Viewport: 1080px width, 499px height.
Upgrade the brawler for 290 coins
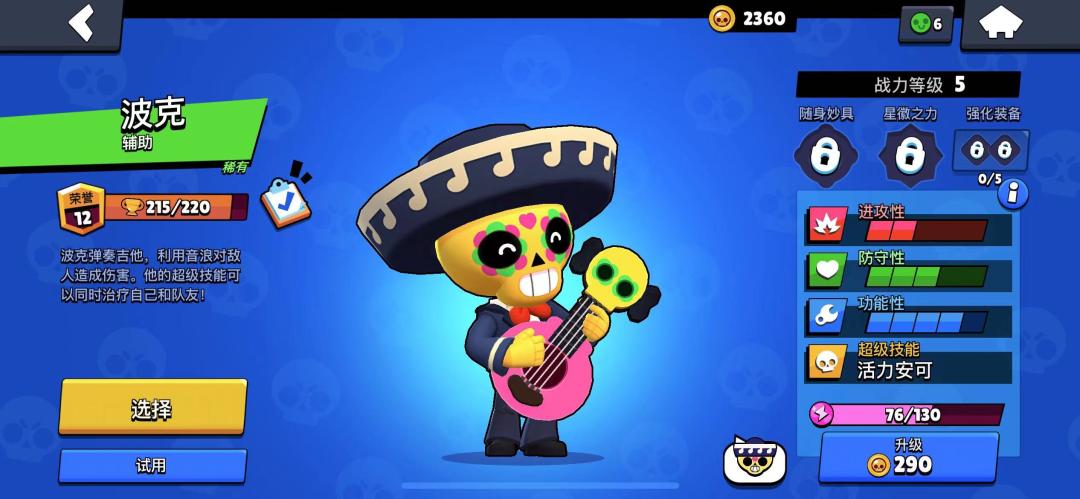click(x=908, y=456)
